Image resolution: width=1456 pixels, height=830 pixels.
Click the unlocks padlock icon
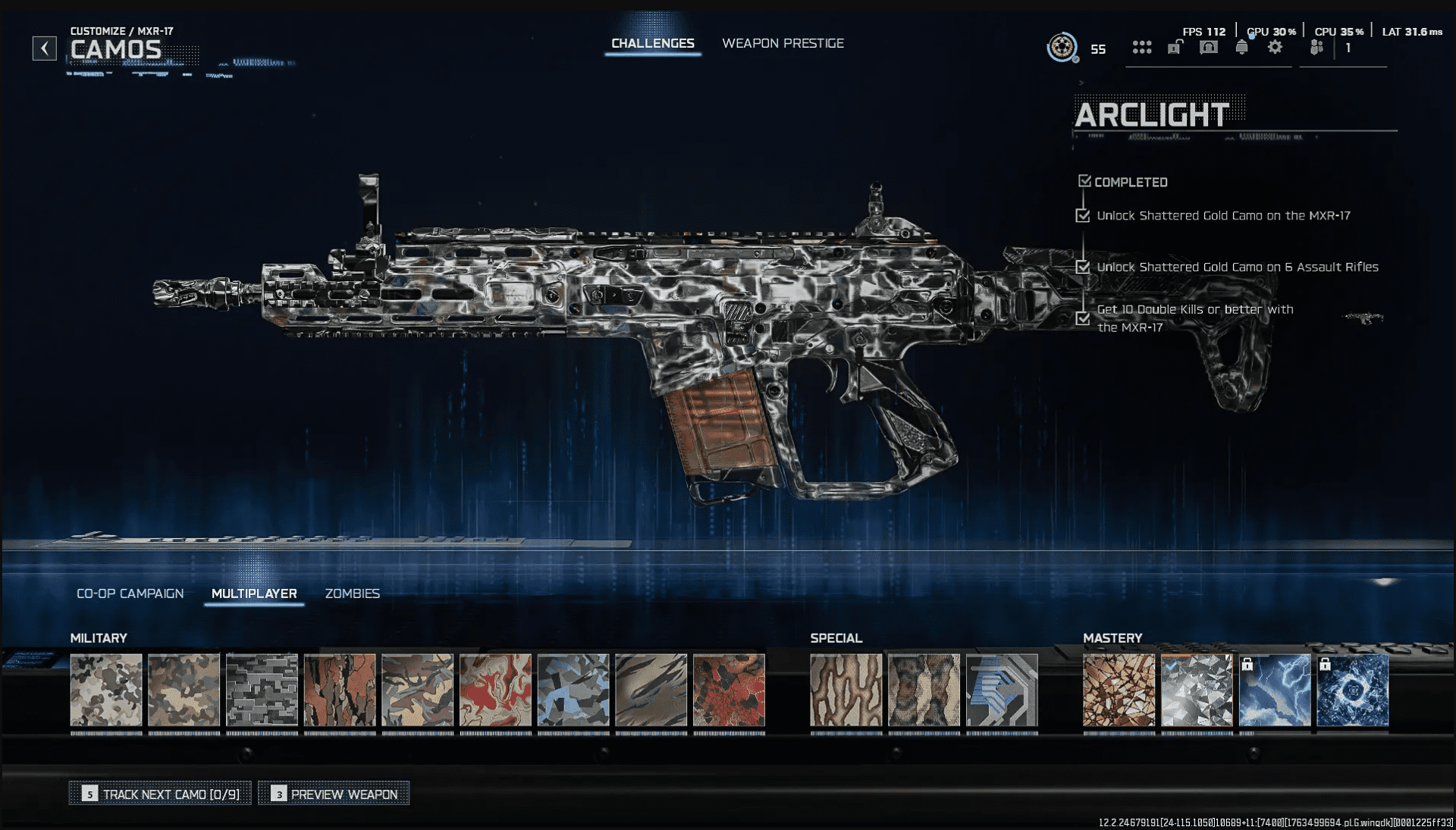click(x=1175, y=47)
